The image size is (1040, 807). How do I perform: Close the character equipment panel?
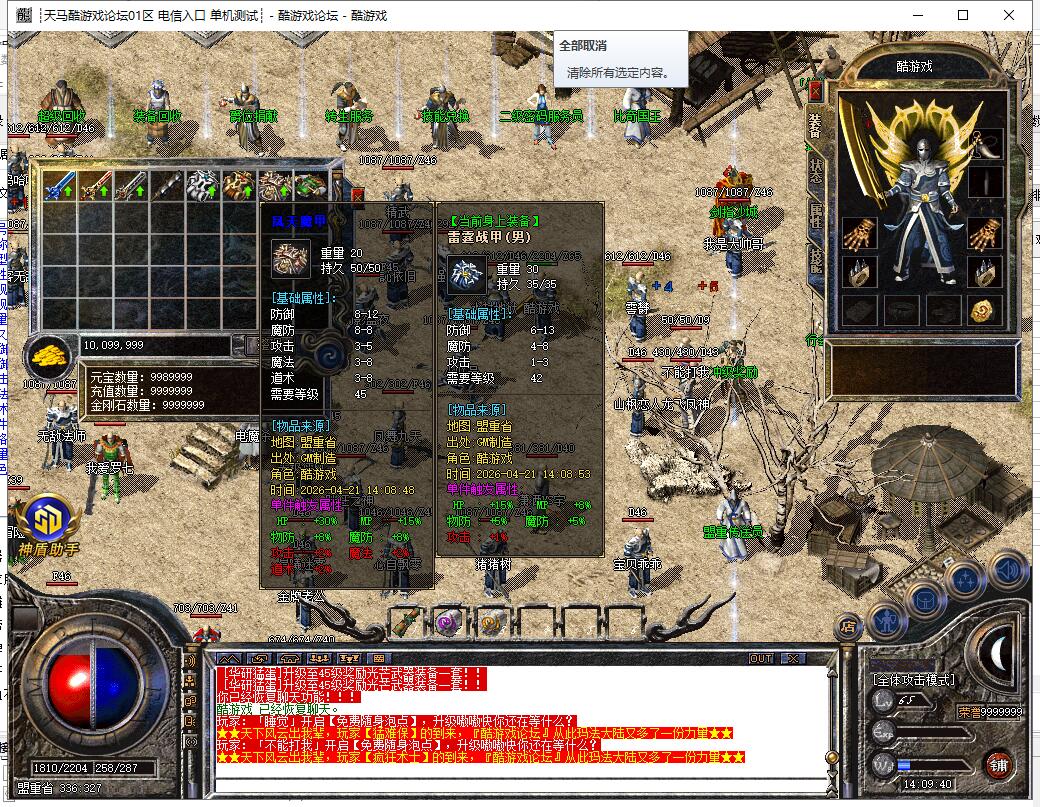(815, 91)
